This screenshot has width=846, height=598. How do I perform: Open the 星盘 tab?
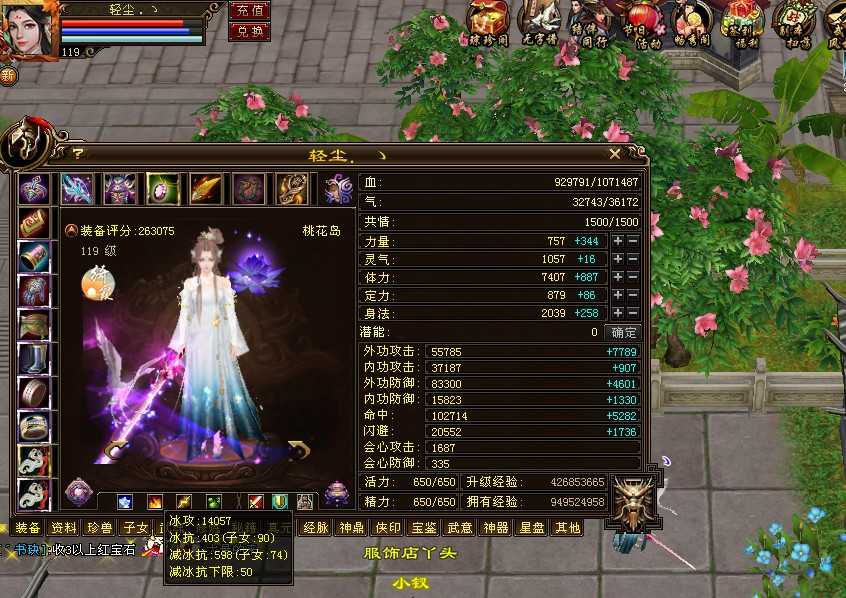(x=532, y=528)
